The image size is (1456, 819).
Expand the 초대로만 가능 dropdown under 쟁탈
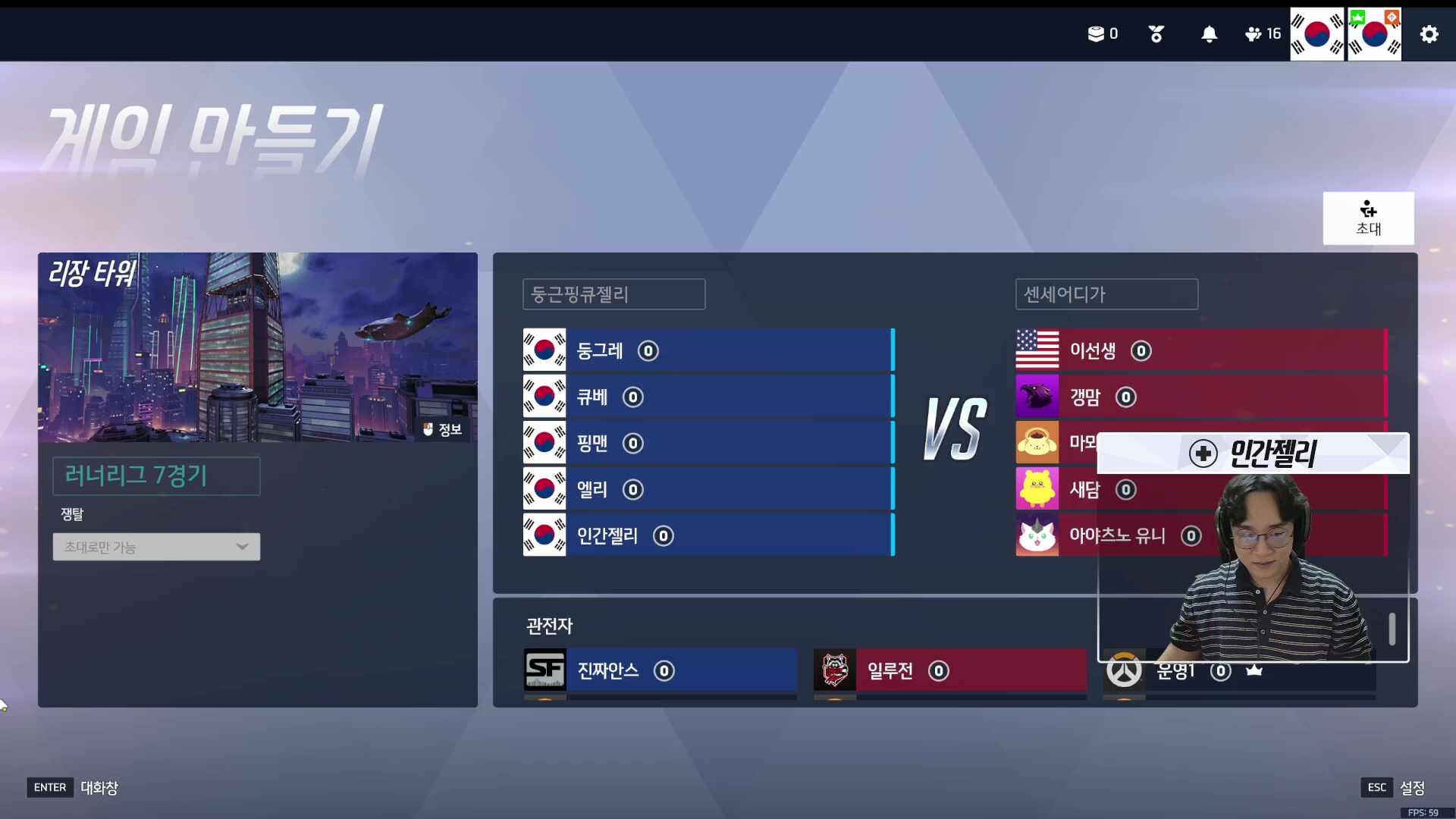[155, 547]
